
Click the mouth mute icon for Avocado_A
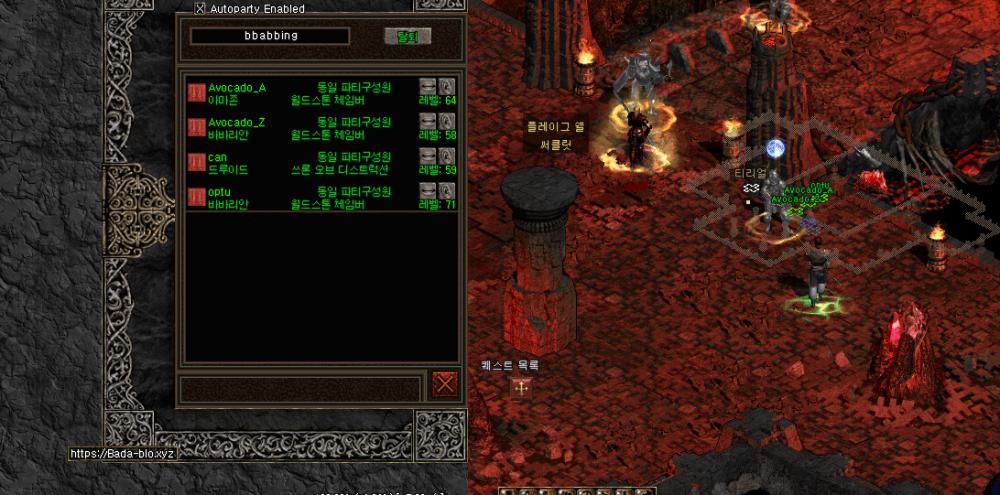click(428, 86)
